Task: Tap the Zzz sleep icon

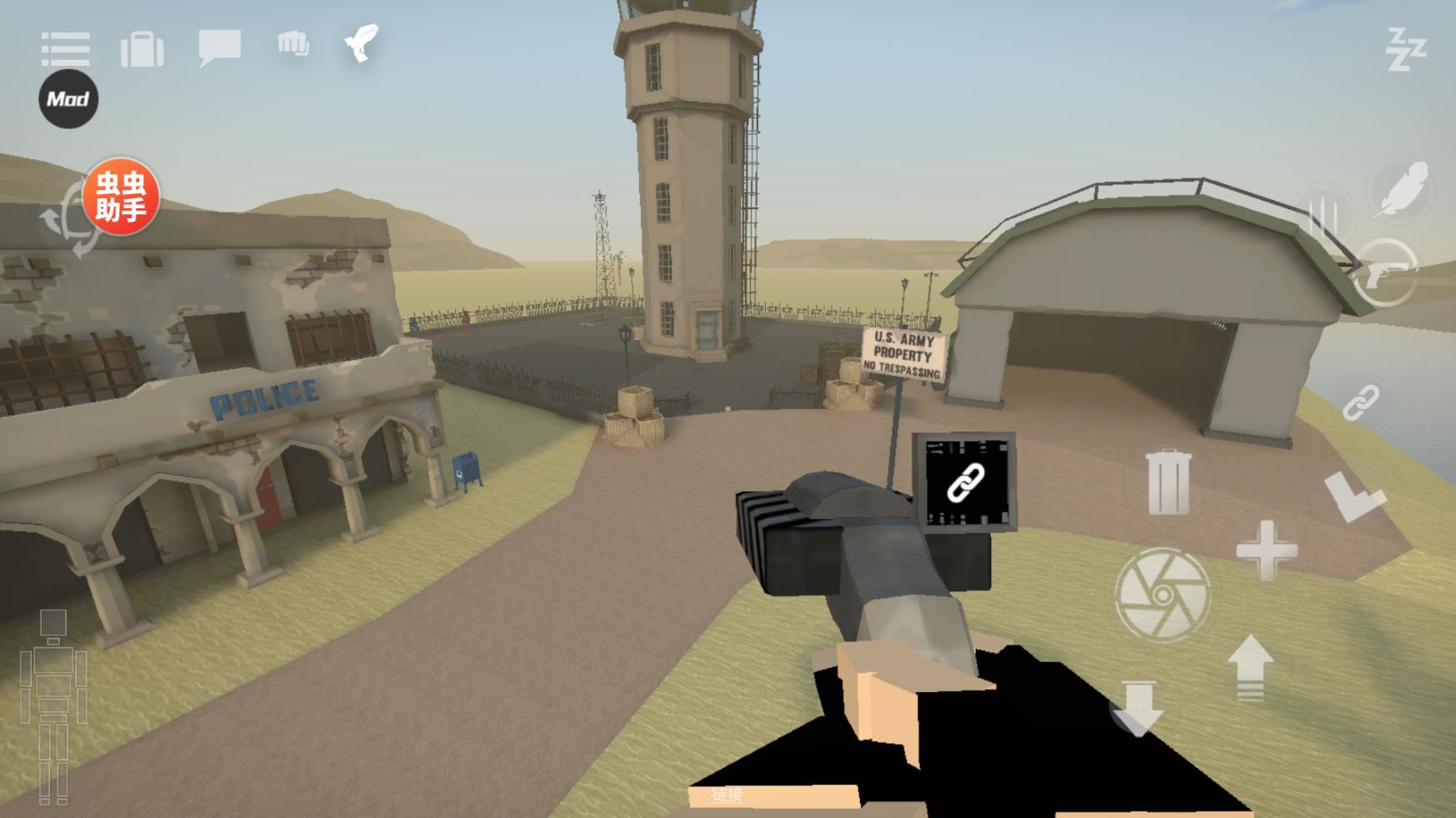Action: [x=1406, y=50]
